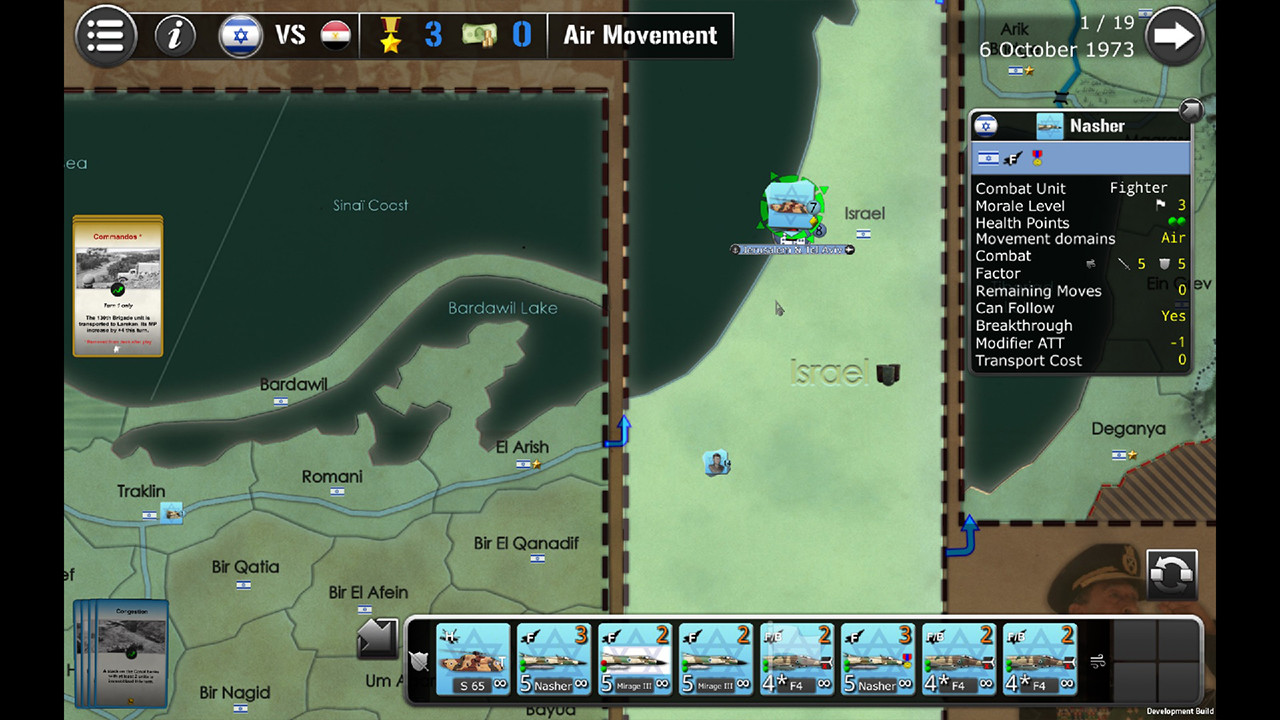Toggle the dark arrow icon beside the unit tray
Image resolution: width=1280 pixels, height=720 pixels.
(377, 638)
